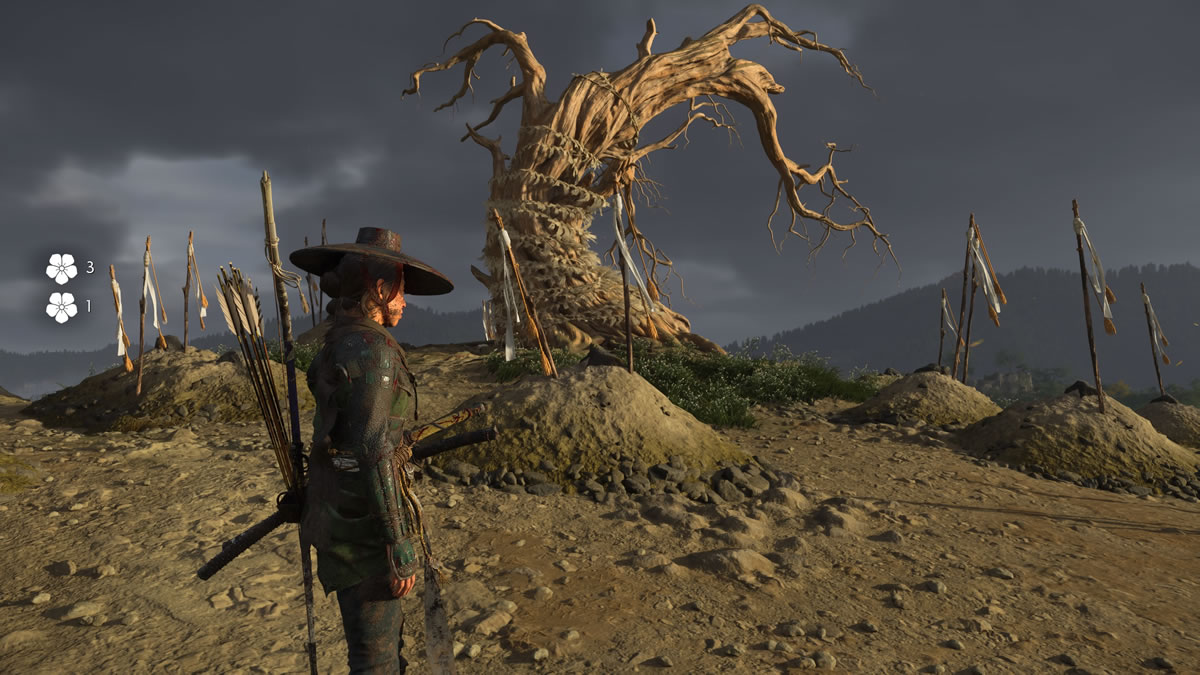Viewport: 1200px width, 675px height.
Task: Select the flower icon beside the 1
Action: point(61,307)
